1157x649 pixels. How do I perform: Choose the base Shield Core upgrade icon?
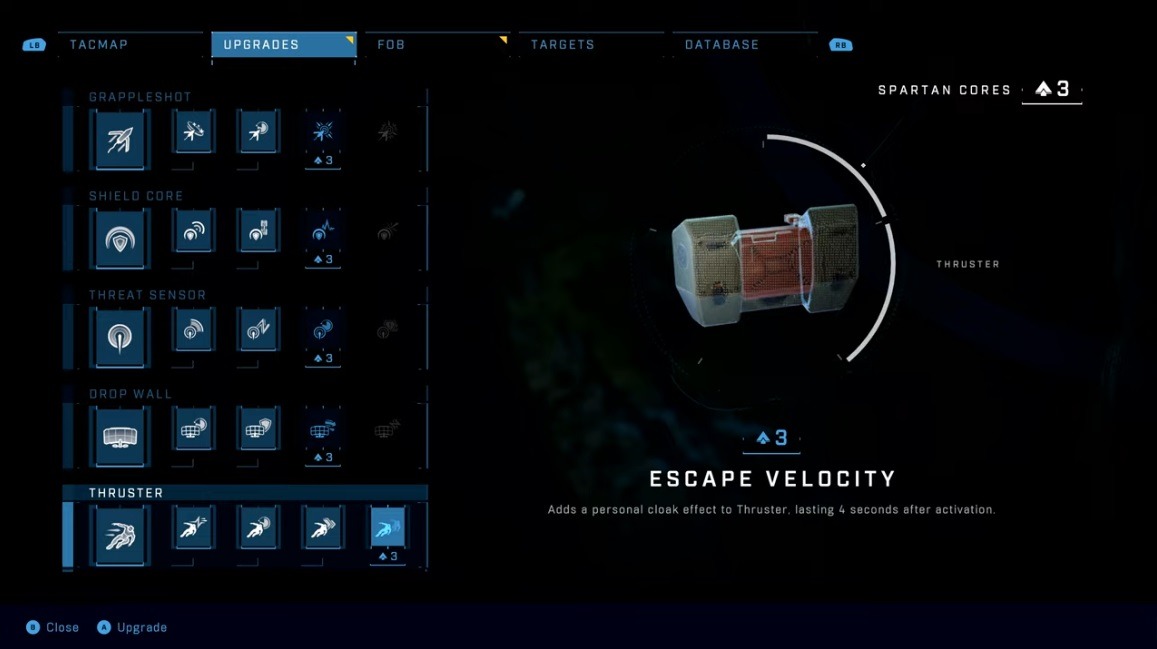click(120, 236)
